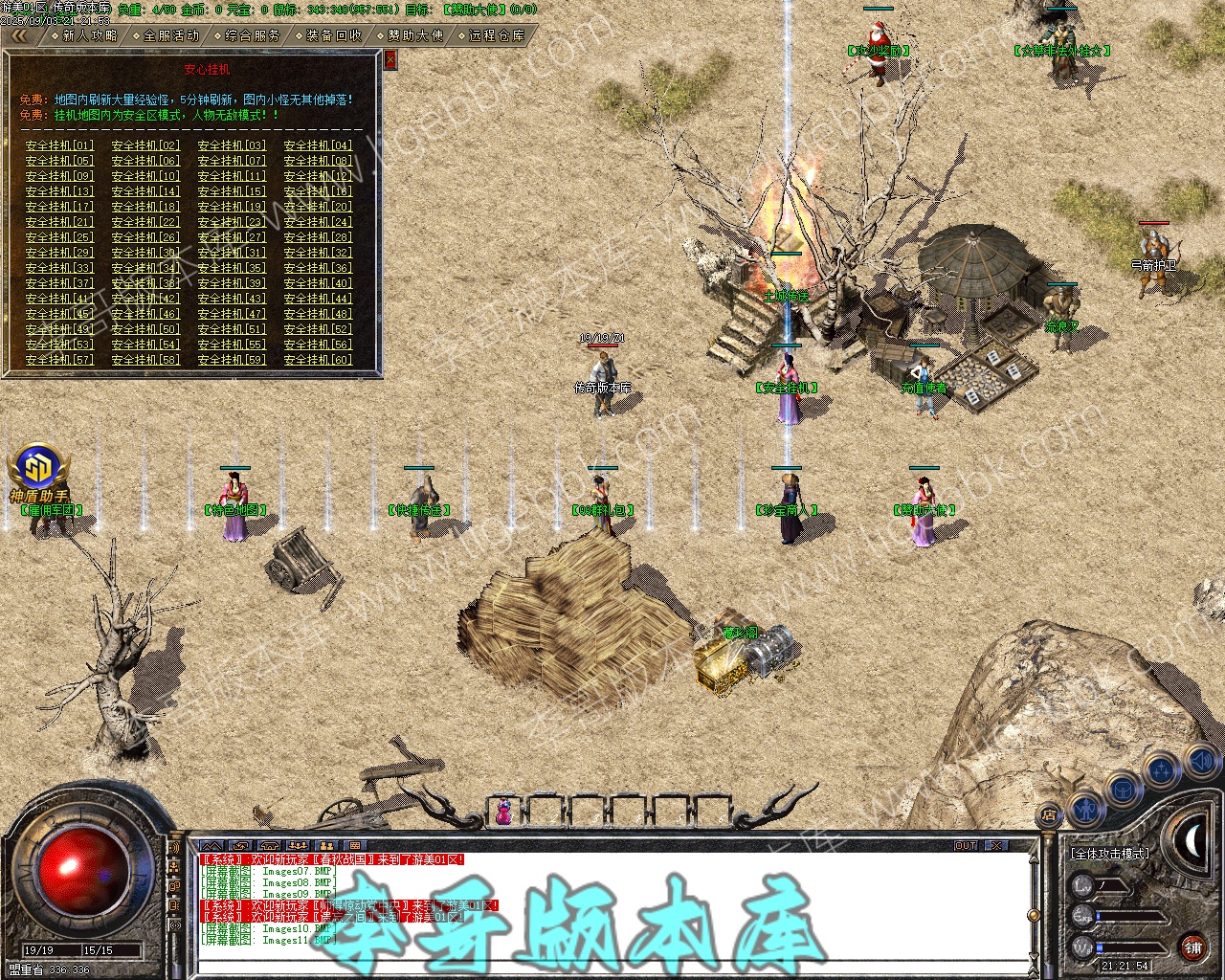Open the skills sparkle icon
This screenshot has height=980, width=1225.
1162,768
